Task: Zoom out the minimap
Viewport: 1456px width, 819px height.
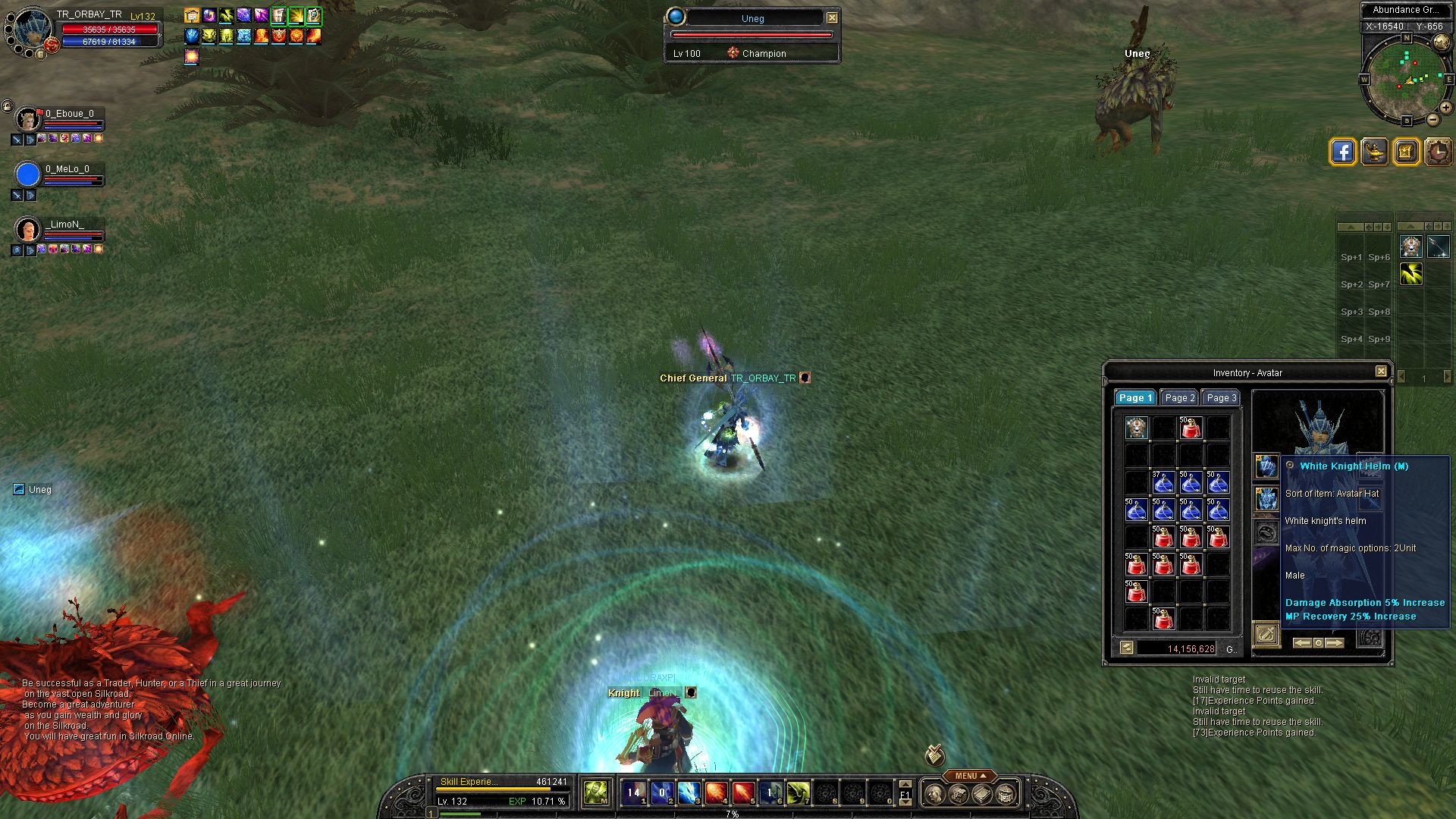Action: tap(1432, 120)
